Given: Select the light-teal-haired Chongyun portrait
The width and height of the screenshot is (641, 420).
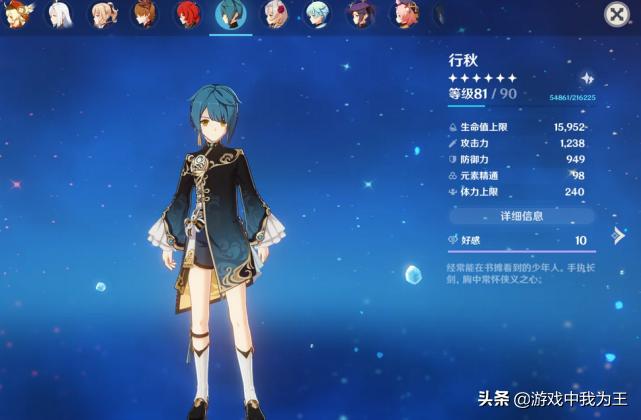Looking at the screenshot, I should pos(317,14).
